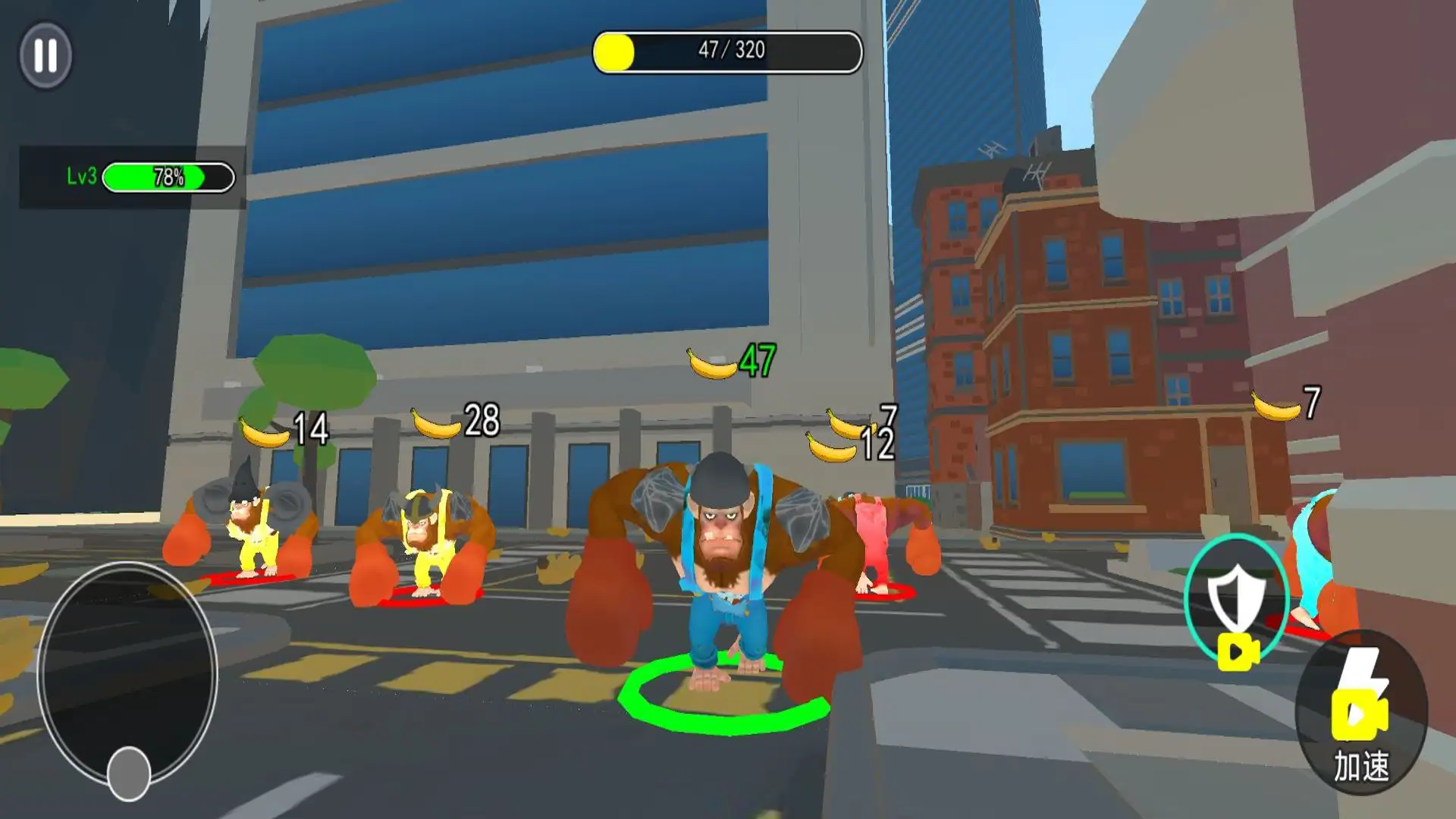
Task: Tap the 加速 speed boost button
Action: [1360, 714]
